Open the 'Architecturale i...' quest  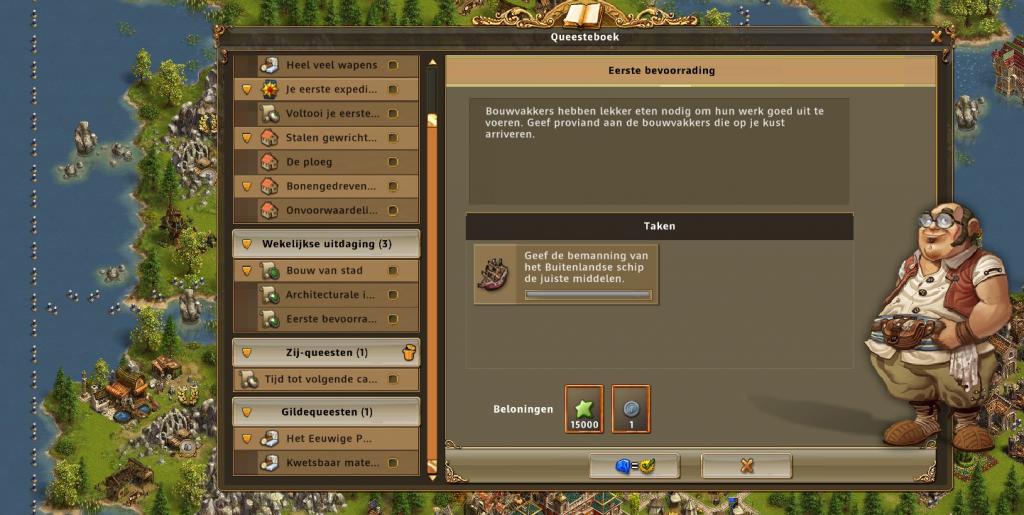331,295
